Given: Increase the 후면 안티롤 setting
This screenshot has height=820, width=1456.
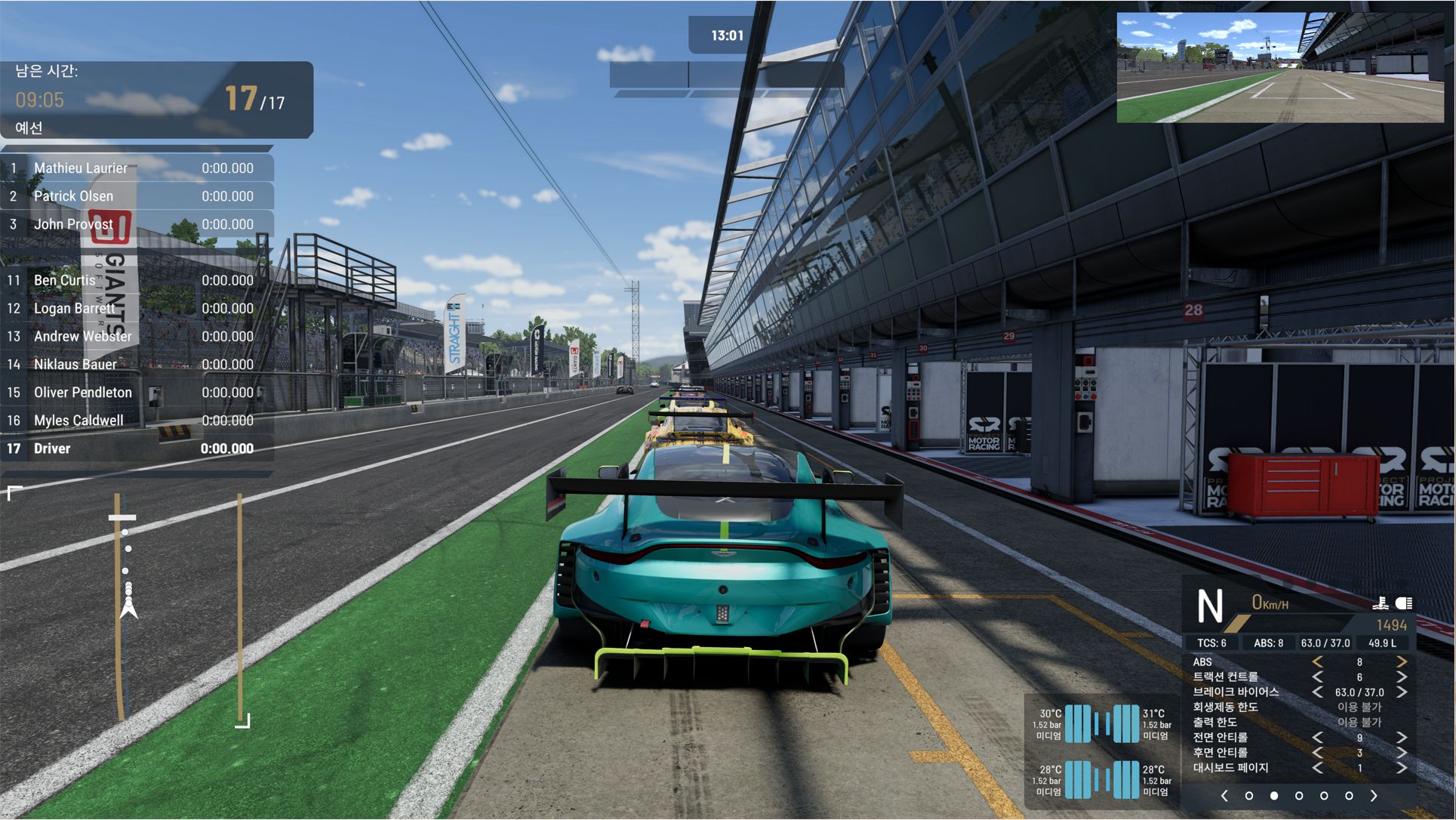Looking at the screenshot, I should (1401, 753).
